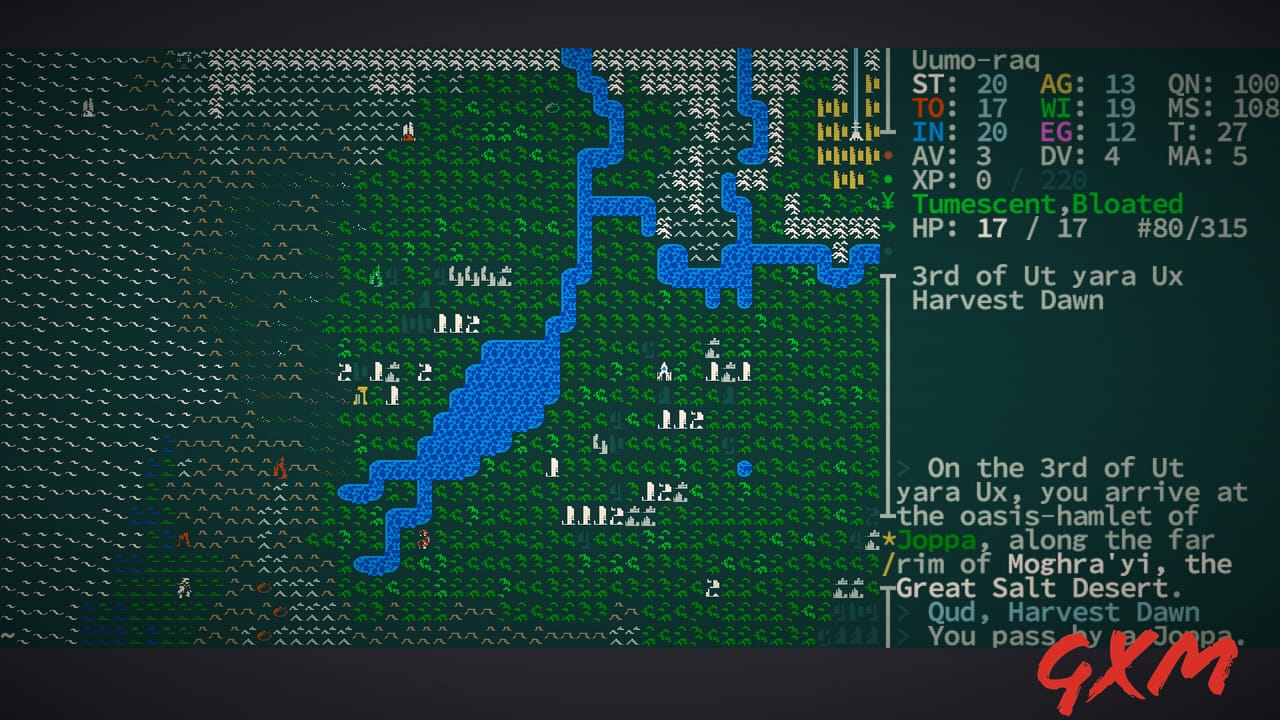Viewport: 1280px width, 720px height.
Task: Click the red campfire tile in the desert
Action: [280, 465]
